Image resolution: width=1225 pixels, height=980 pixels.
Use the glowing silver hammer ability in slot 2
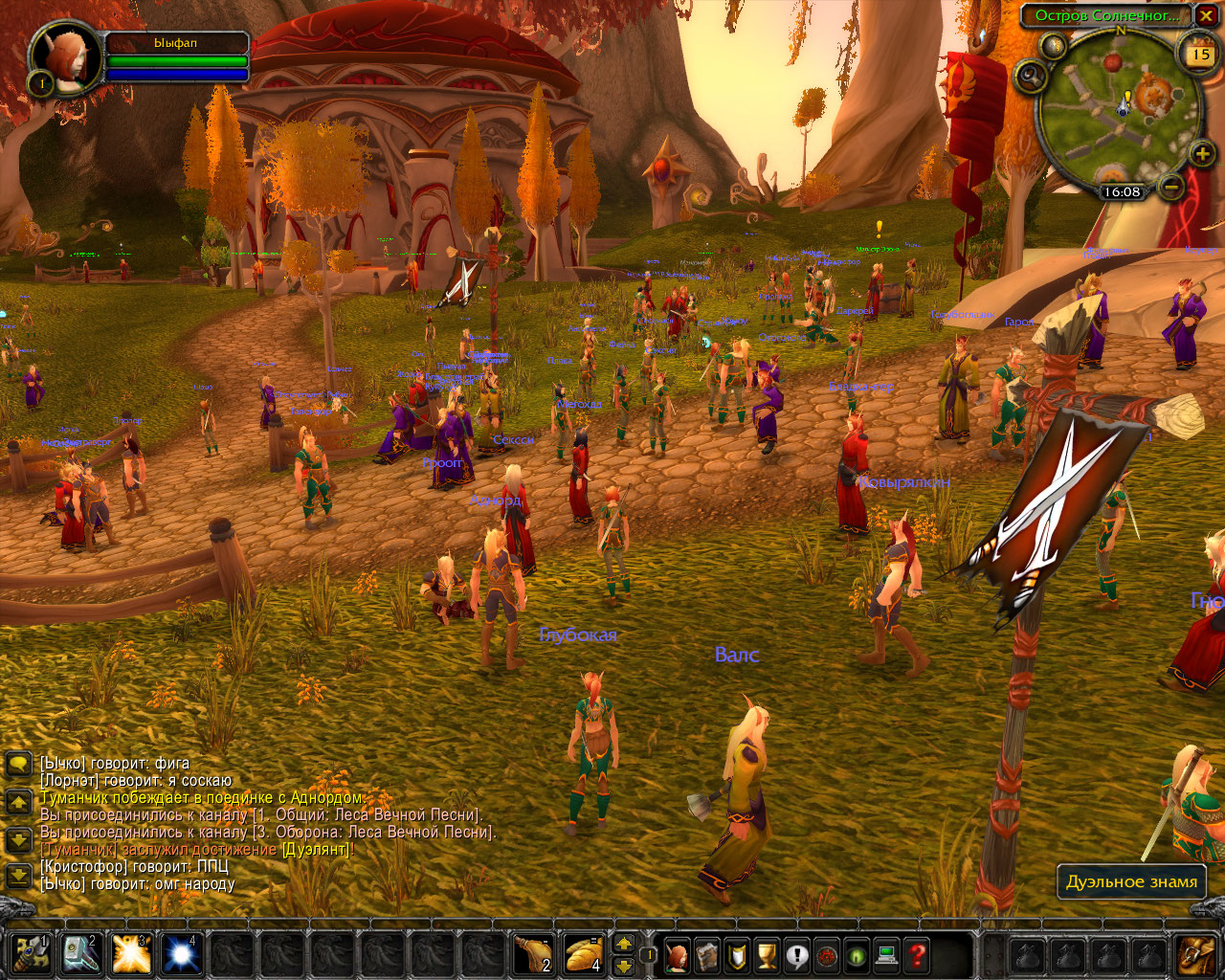pyautogui.click(x=81, y=954)
